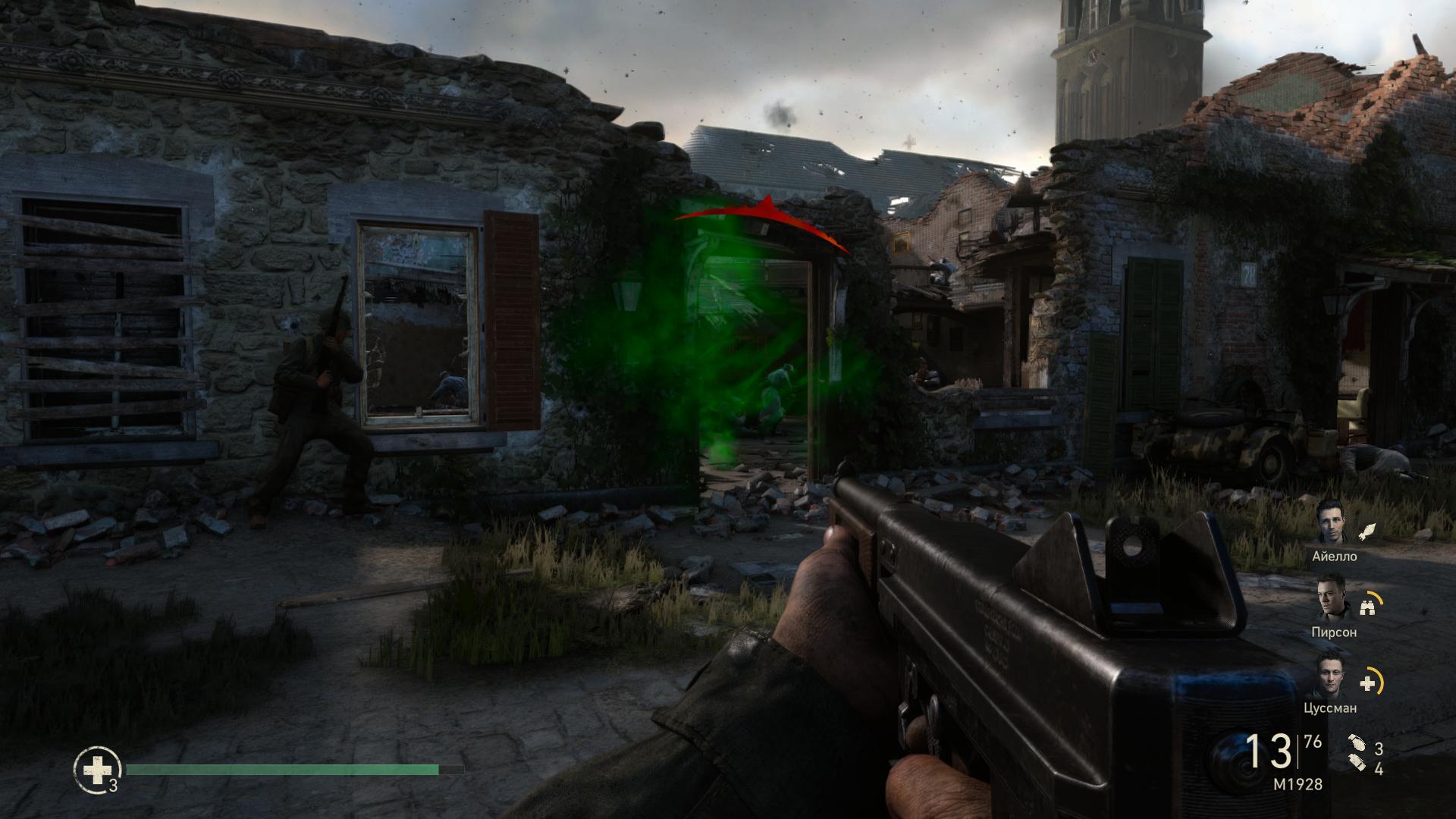Select Цуссман's squad portrait
The image size is (1456, 819).
tap(1331, 674)
